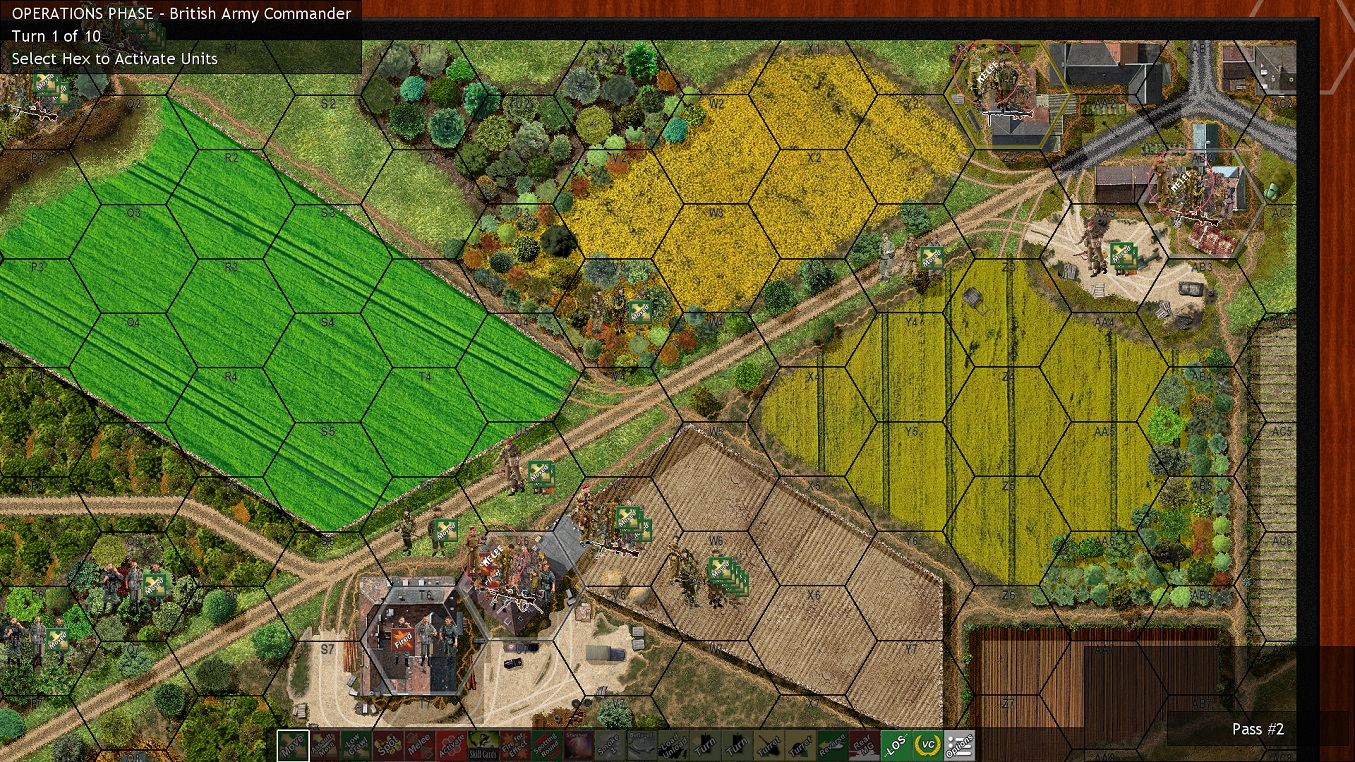This screenshot has height=762, width=1355.
Task: Click the Activate hexes icon
Action: click(x=452, y=745)
